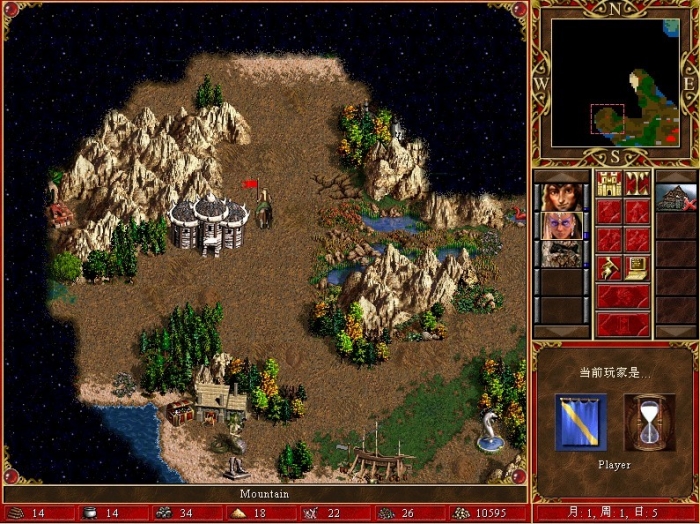700x524 pixels.
Task: Open the Kingdom Overview castle button
Action: [609, 183]
